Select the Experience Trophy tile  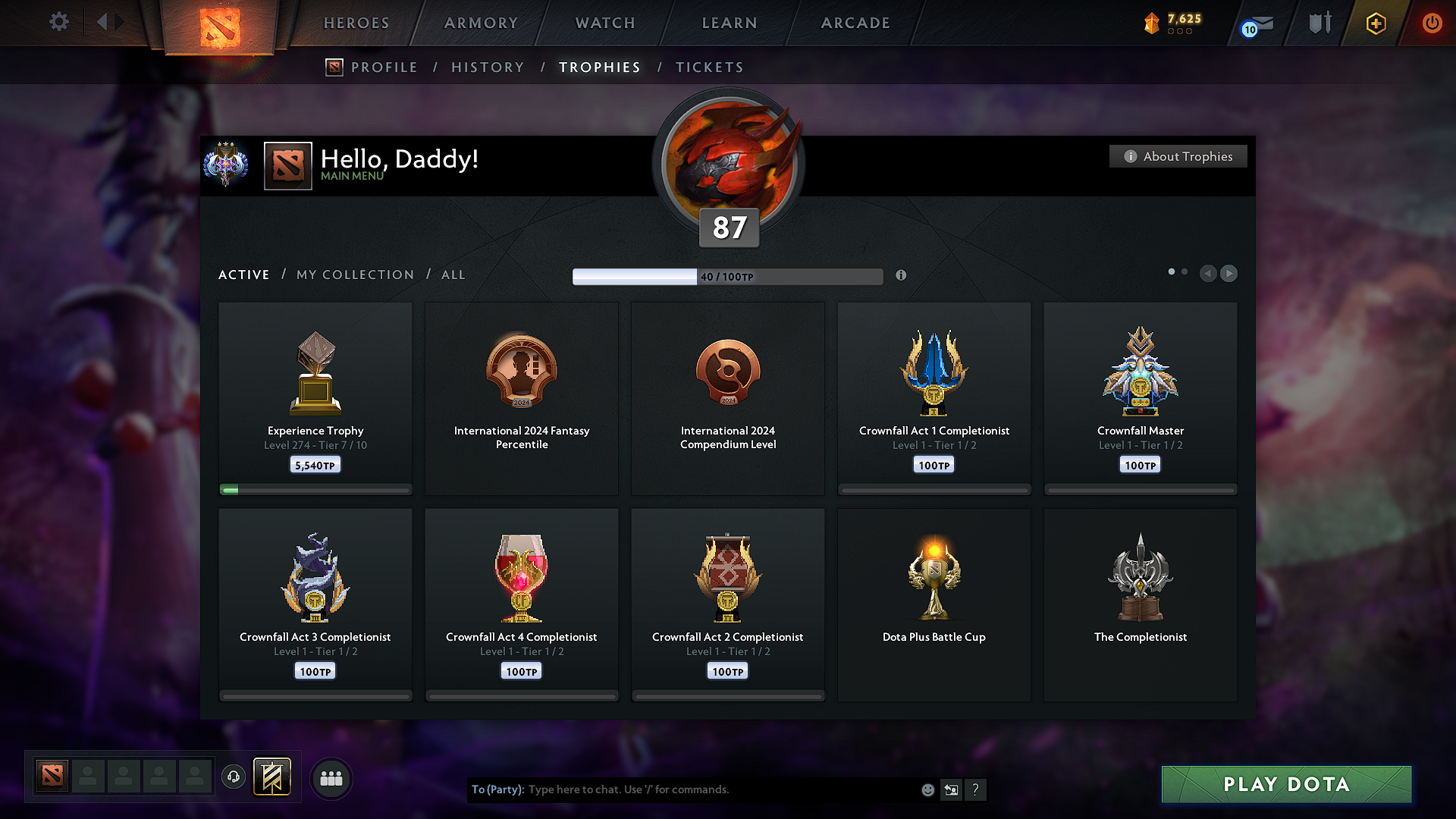tap(315, 398)
